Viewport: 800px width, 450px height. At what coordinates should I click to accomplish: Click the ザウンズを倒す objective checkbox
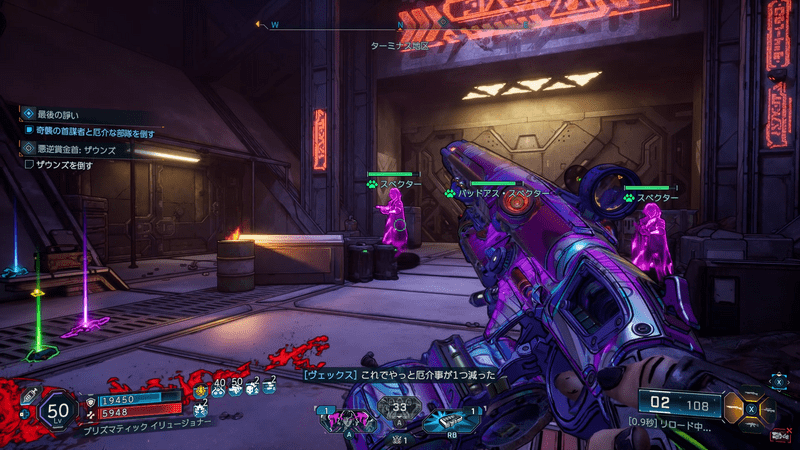point(30,165)
